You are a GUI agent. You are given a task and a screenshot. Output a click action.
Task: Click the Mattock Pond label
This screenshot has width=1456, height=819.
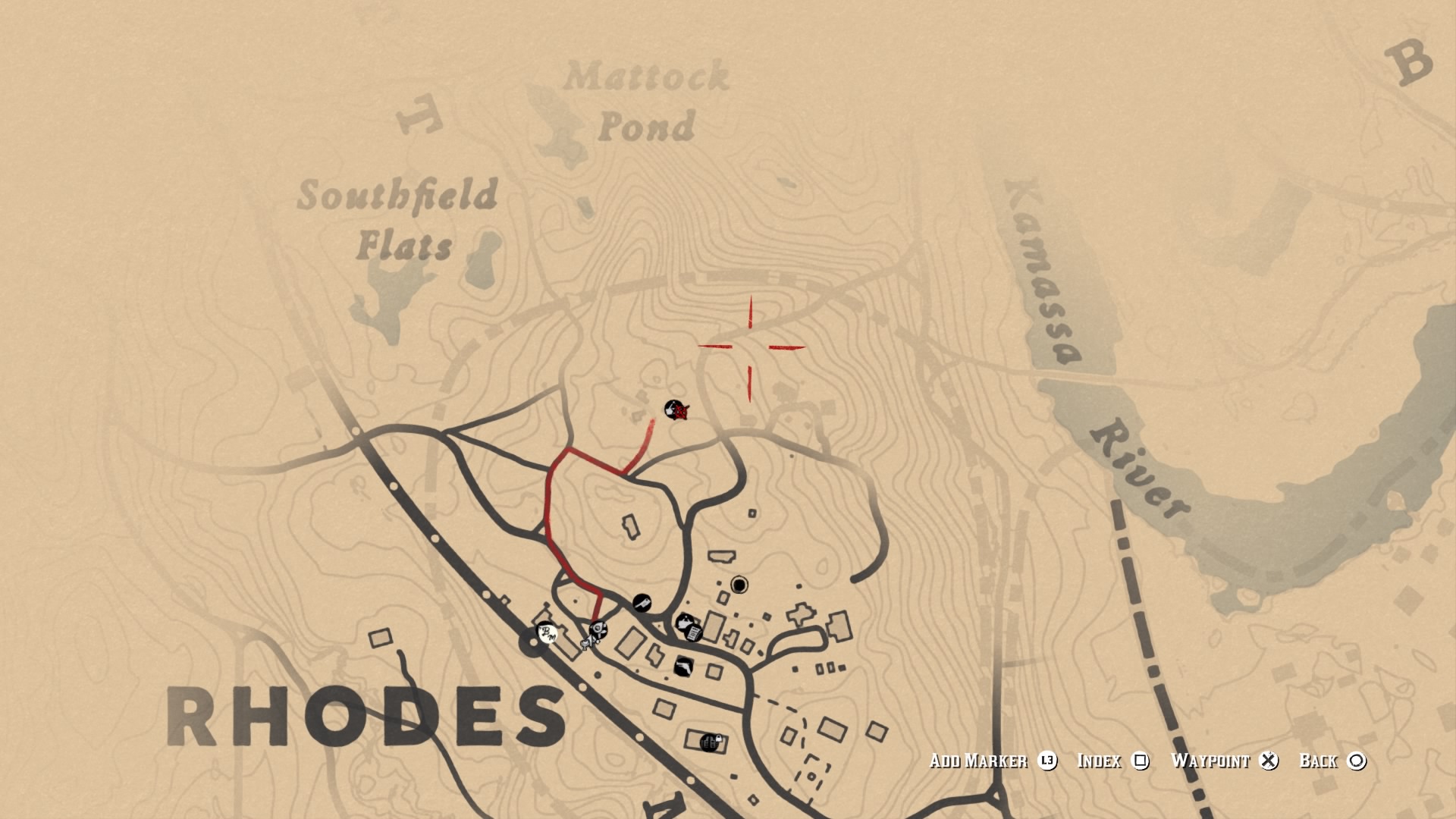click(648, 102)
